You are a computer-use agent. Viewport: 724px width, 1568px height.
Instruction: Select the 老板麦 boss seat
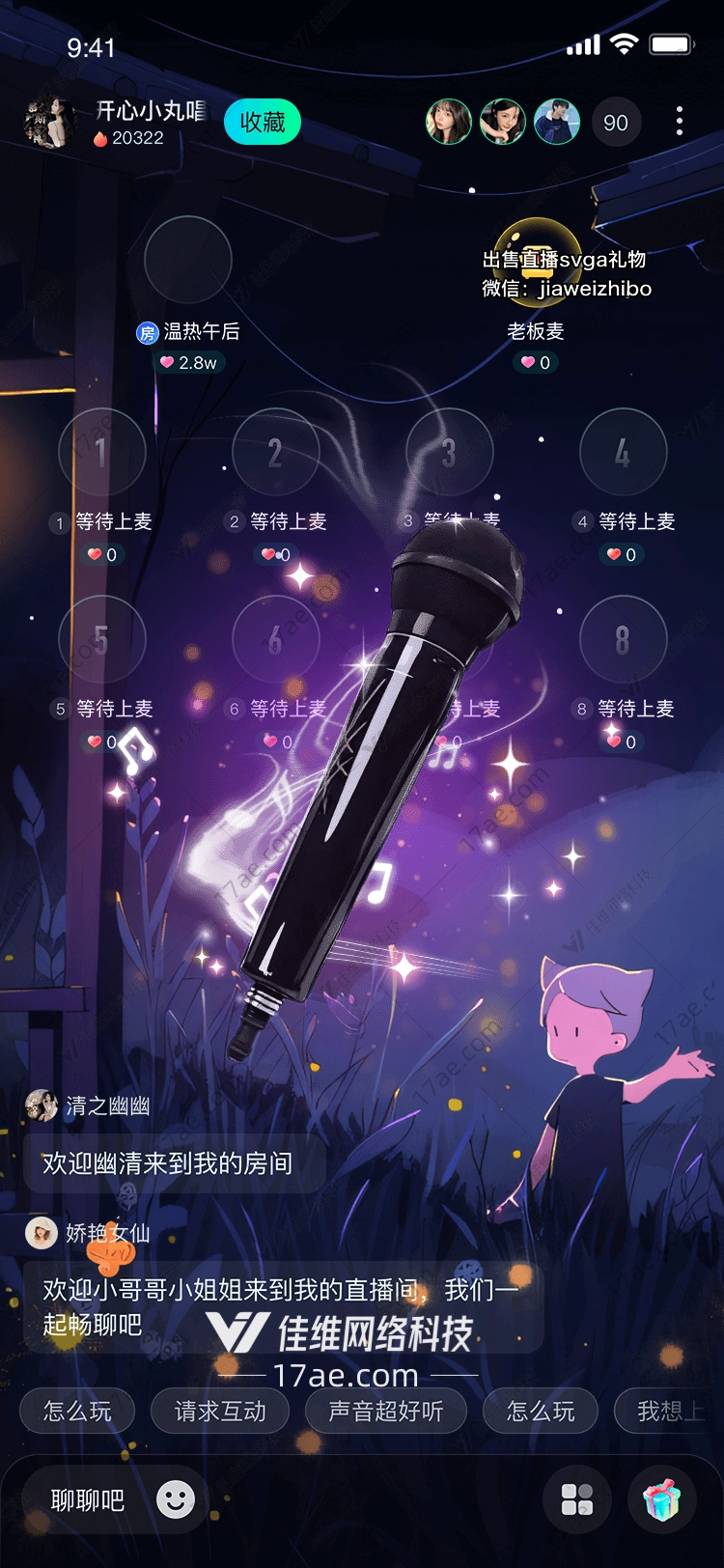click(537, 261)
